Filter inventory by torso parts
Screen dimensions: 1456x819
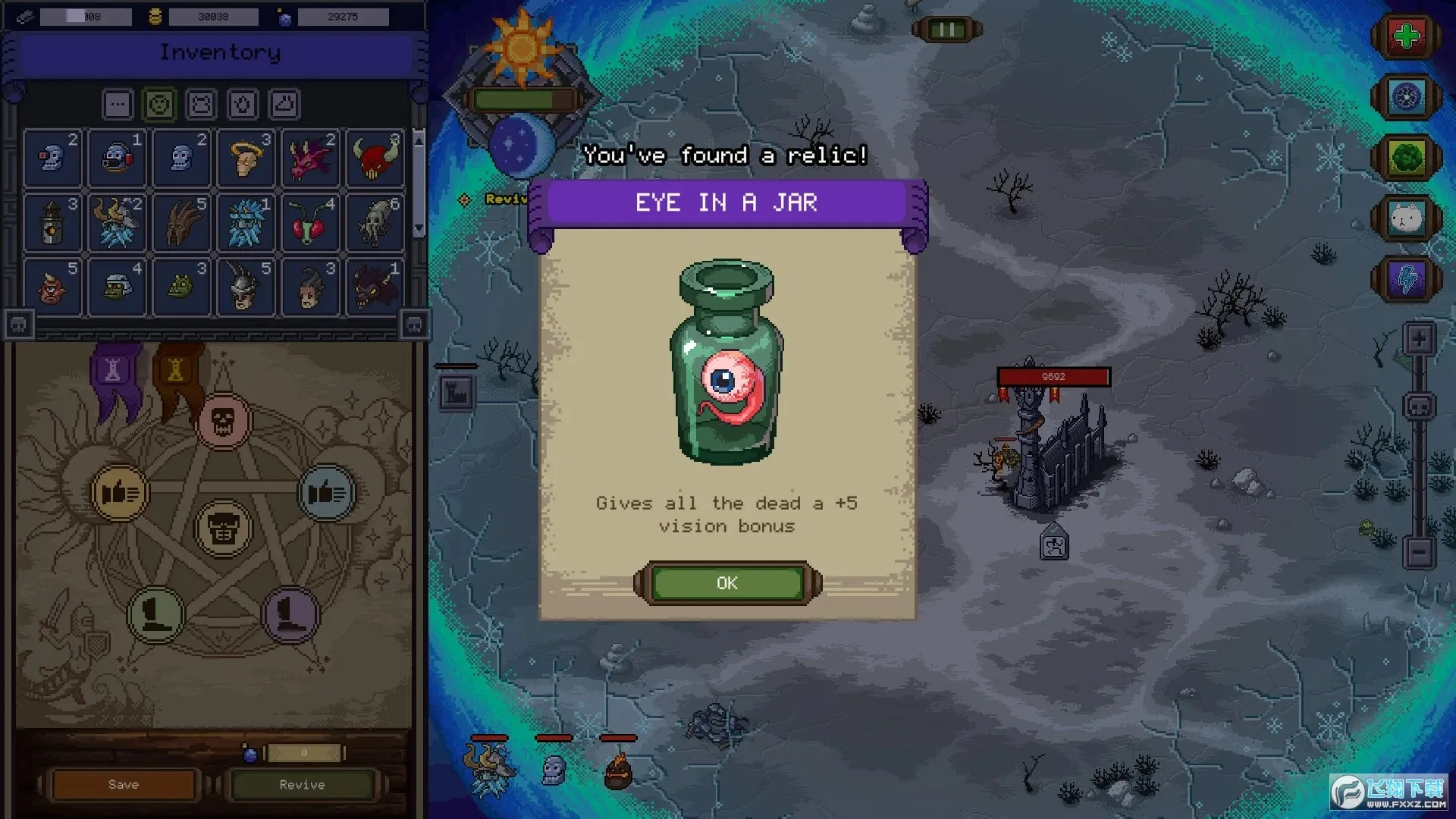click(201, 104)
